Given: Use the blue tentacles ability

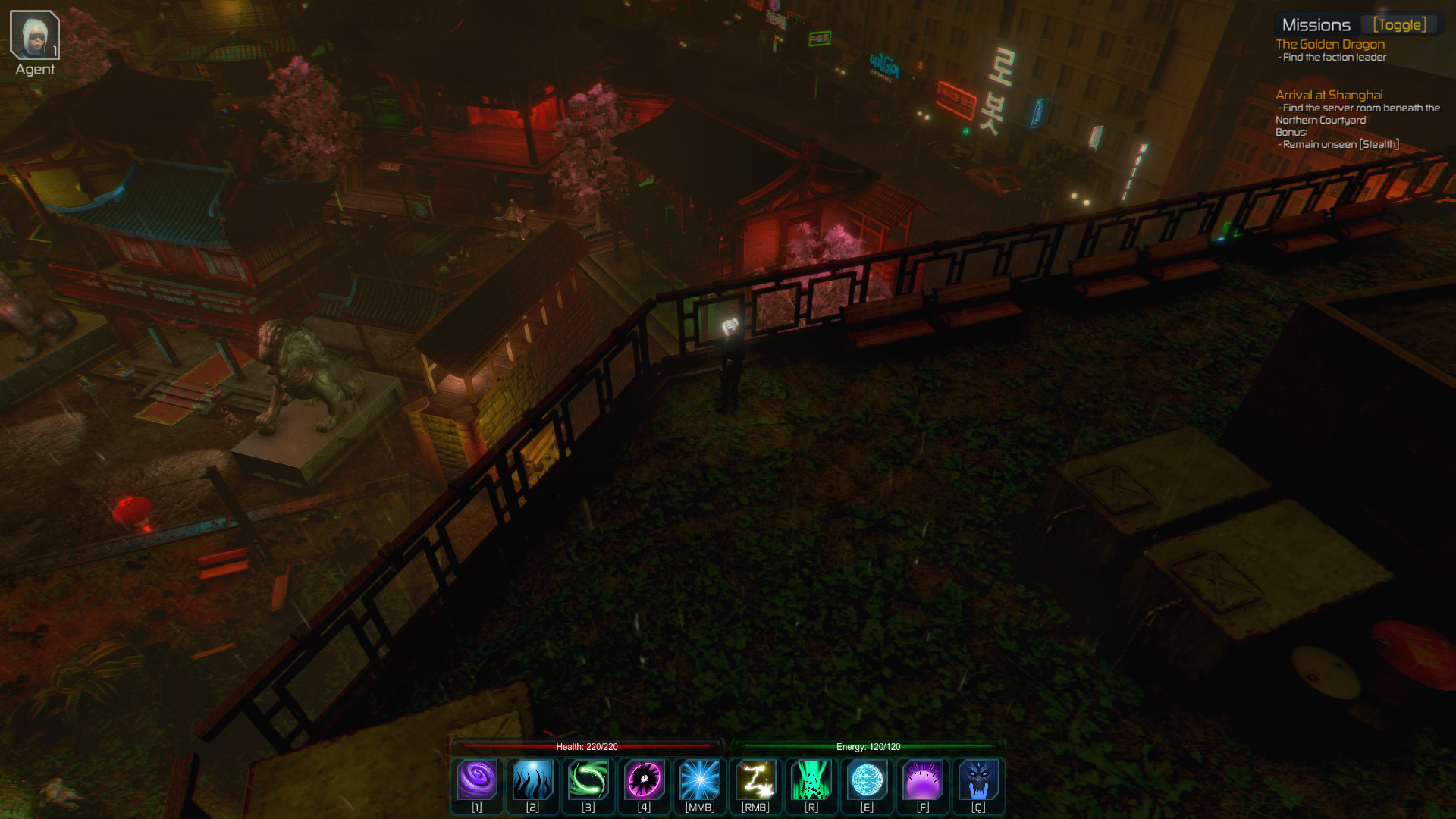Looking at the screenshot, I should [532, 780].
